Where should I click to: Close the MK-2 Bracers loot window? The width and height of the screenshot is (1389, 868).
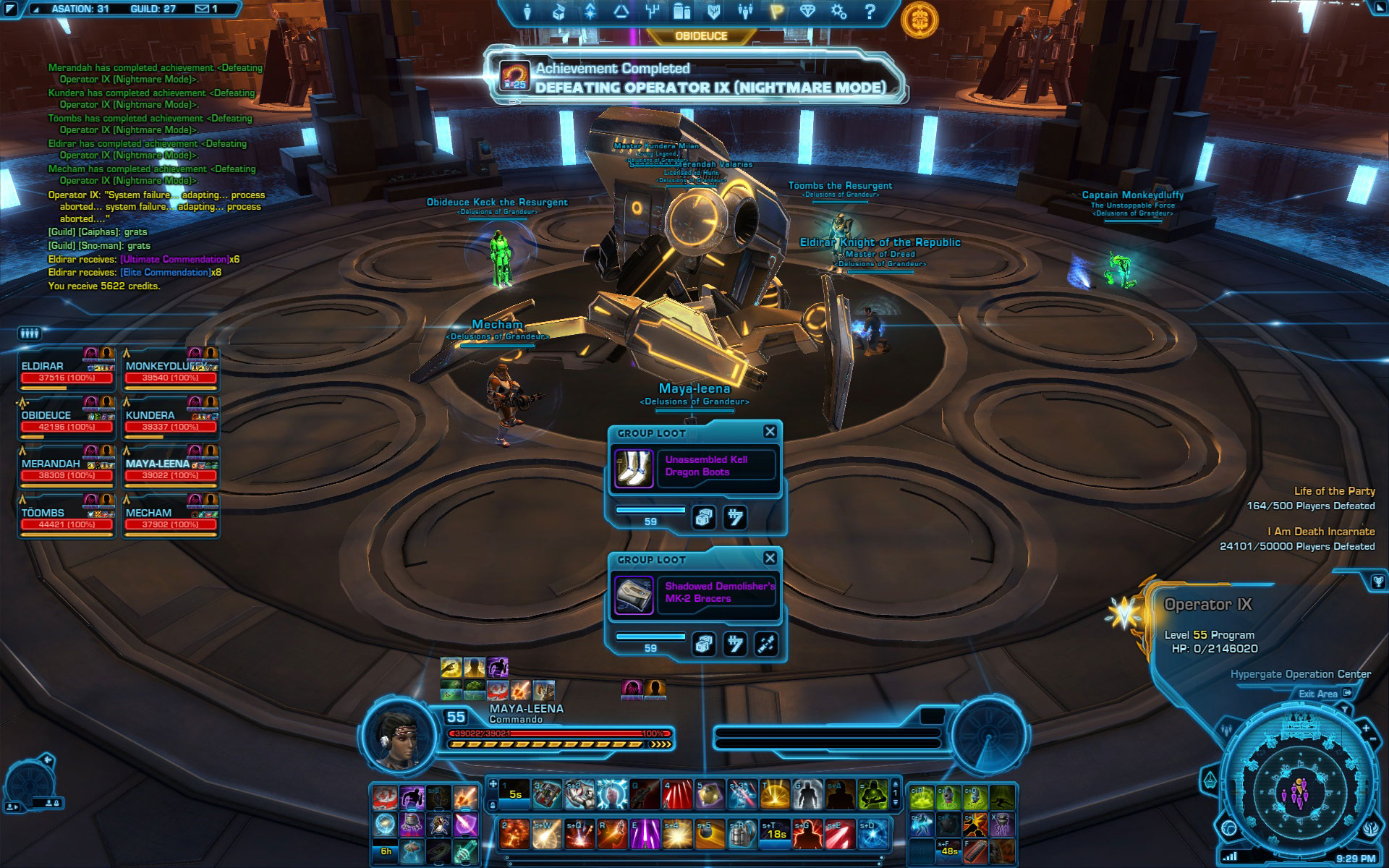pyautogui.click(x=770, y=558)
